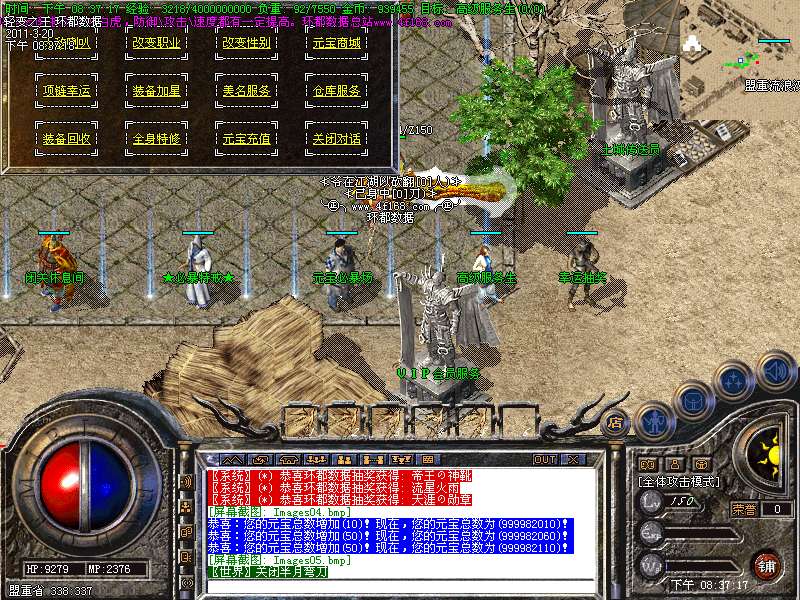Close the dialog with 关闭对话
Screen dimensions: 800x600
point(336,138)
